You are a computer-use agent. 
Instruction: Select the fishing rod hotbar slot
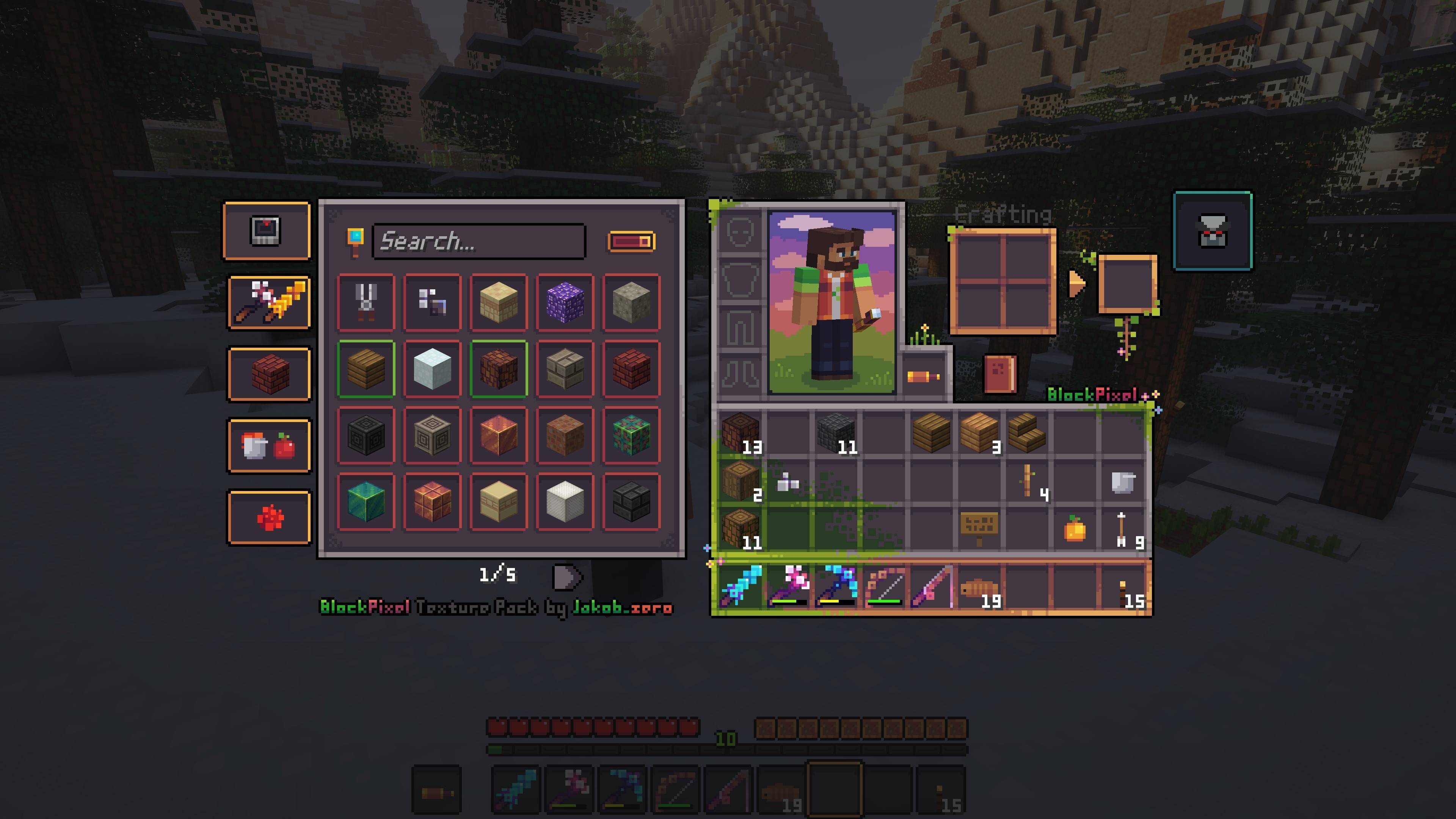932,586
